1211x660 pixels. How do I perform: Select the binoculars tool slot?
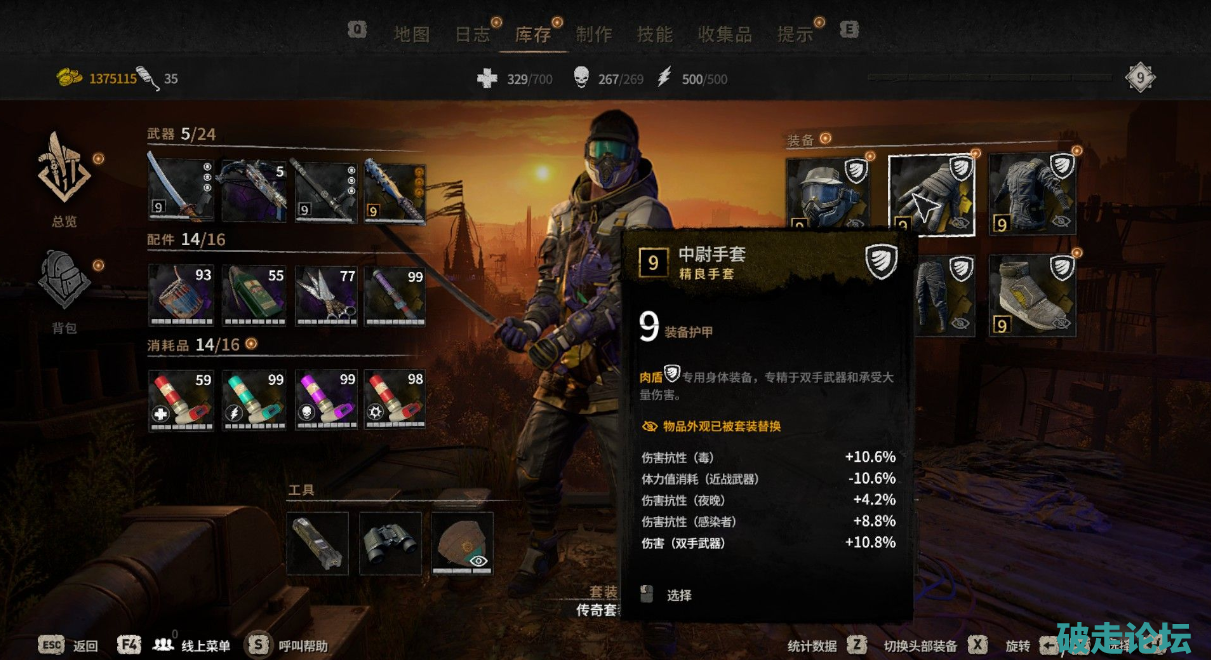click(x=390, y=543)
